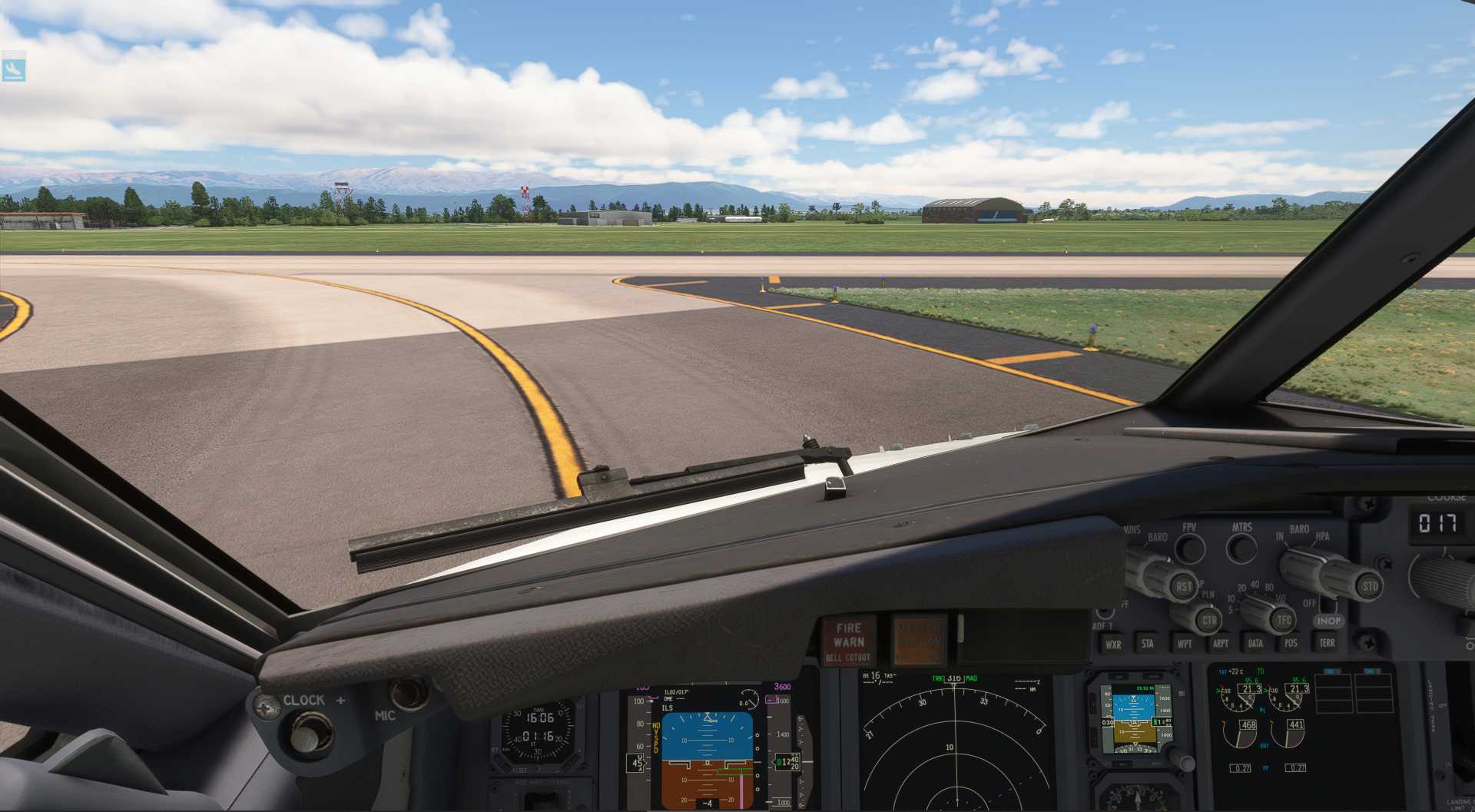This screenshot has height=812, width=1475.
Task: Click the STD barometer standard knob
Action: pos(1369,587)
